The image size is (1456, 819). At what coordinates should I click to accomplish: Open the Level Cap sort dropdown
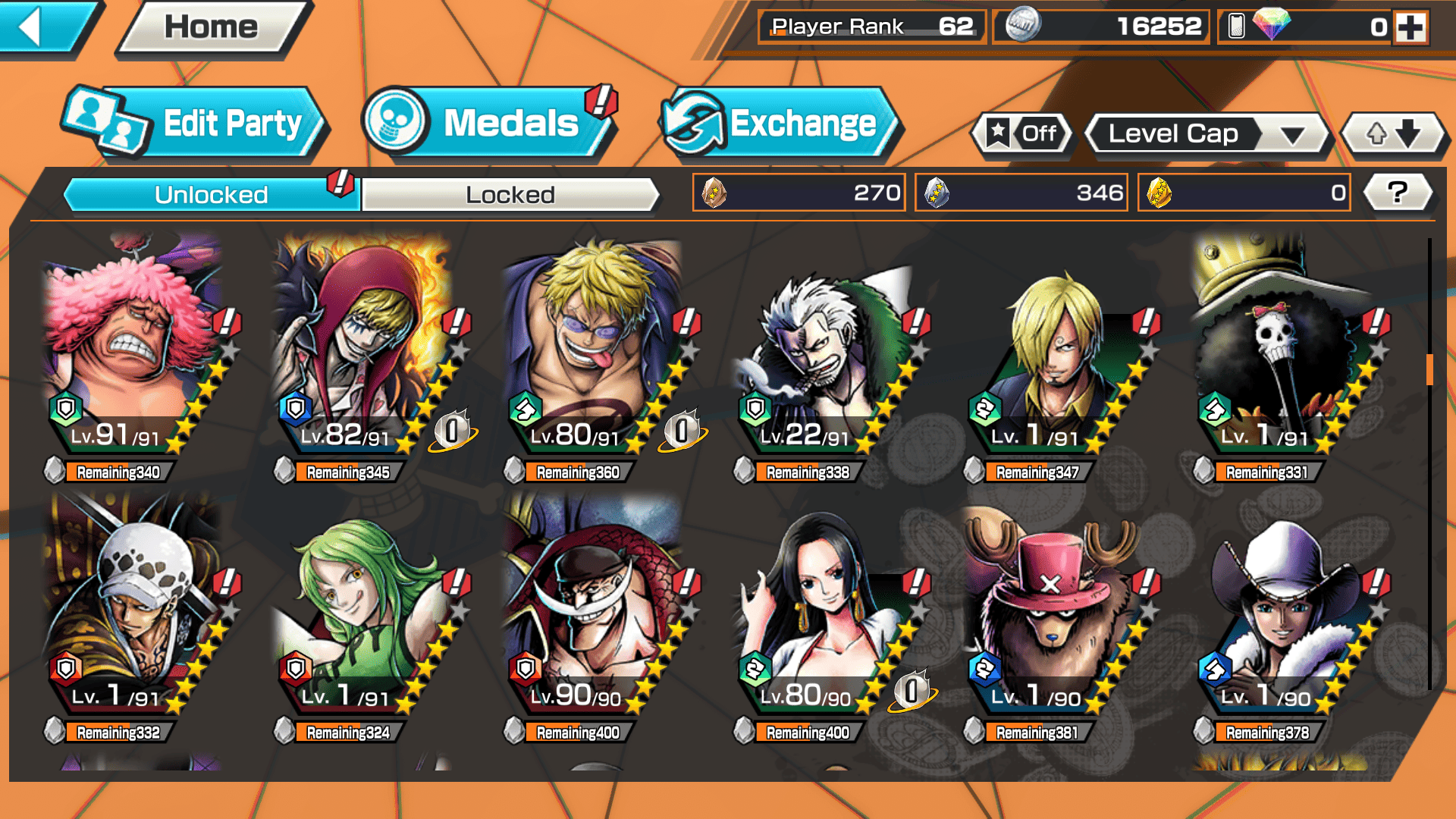coord(1207,134)
